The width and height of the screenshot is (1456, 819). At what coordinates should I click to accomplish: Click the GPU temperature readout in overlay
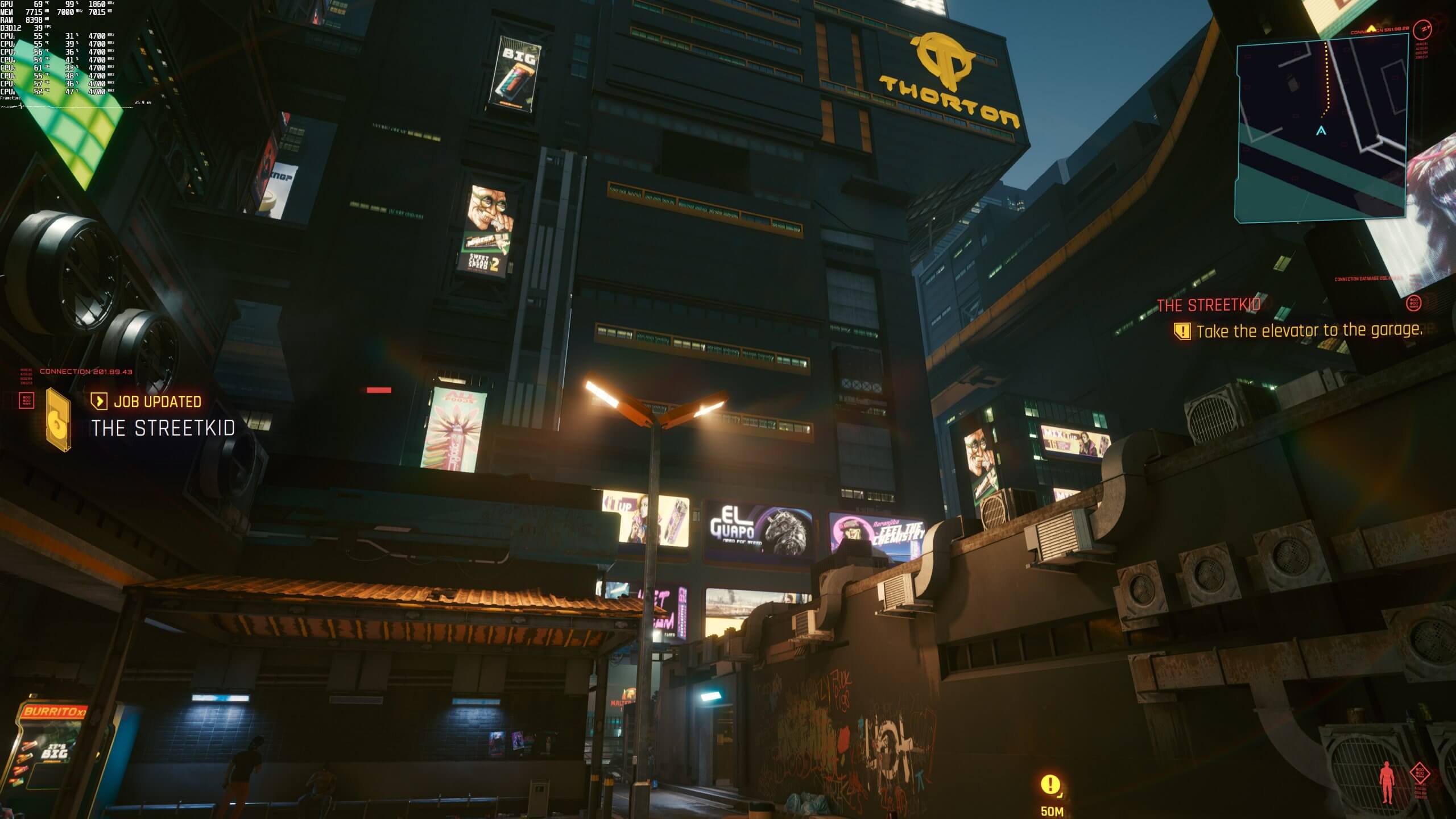pos(39,5)
